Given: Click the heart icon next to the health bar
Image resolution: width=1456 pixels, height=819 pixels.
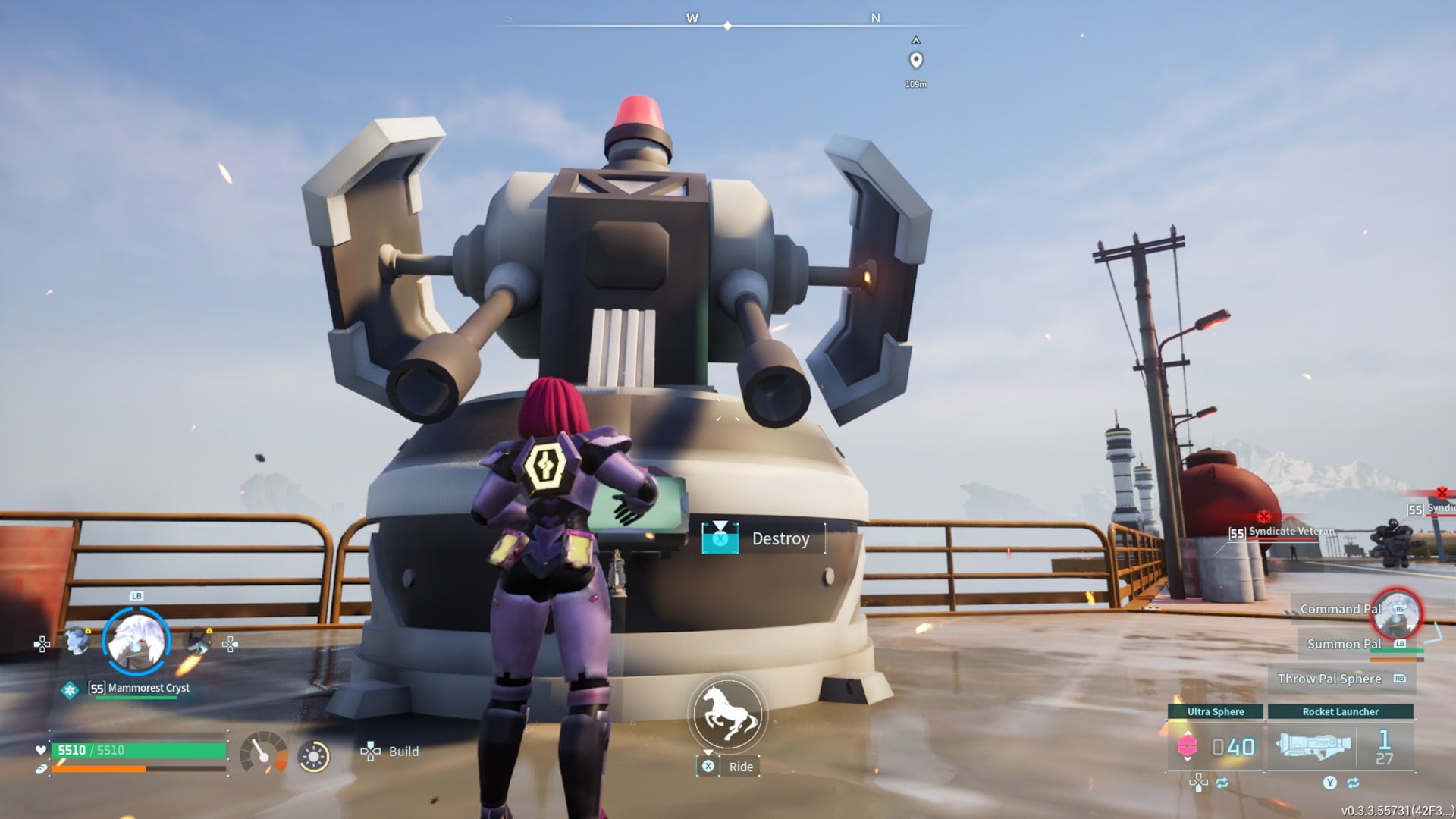Looking at the screenshot, I should tap(41, 751).
